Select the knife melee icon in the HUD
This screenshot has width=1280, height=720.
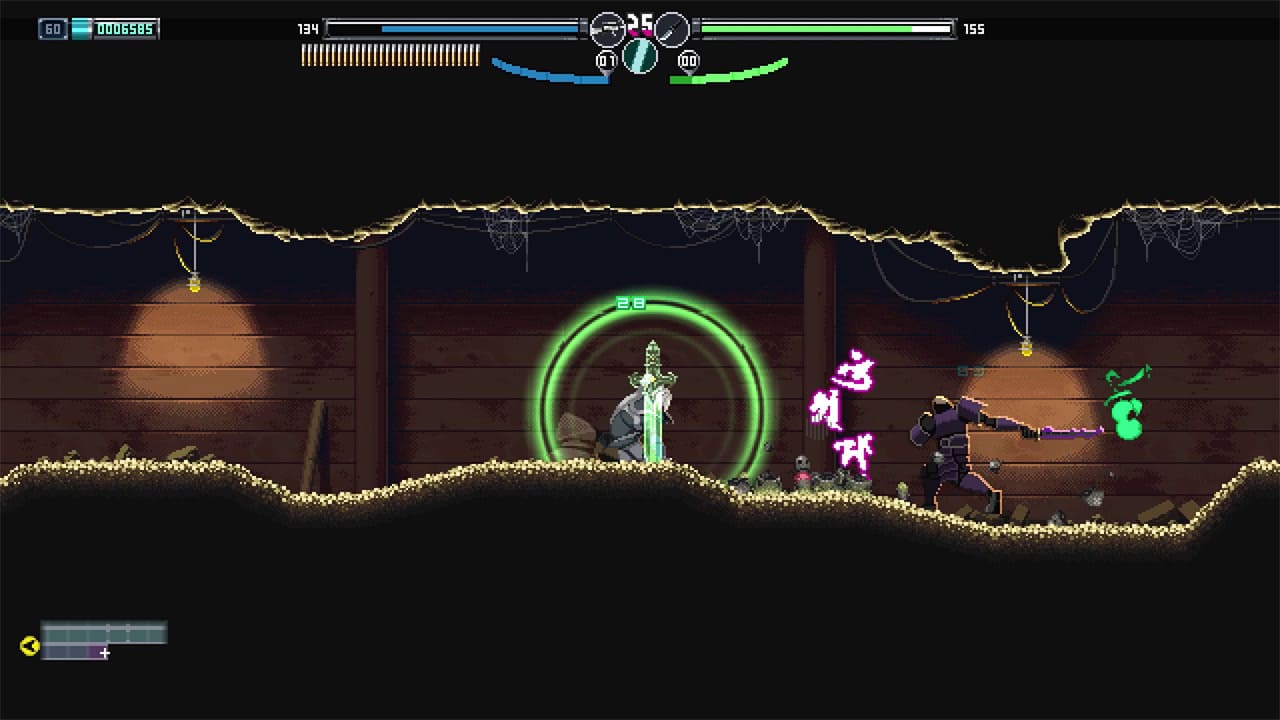click(x=672, y=28)
